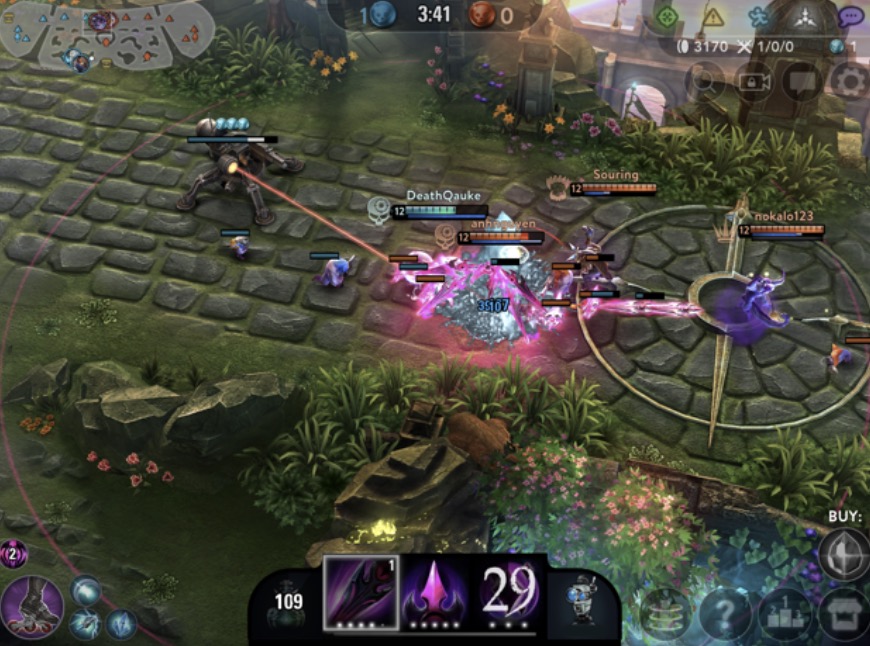Open the gear settings menu
870x646 pixels.
point(849,81)
